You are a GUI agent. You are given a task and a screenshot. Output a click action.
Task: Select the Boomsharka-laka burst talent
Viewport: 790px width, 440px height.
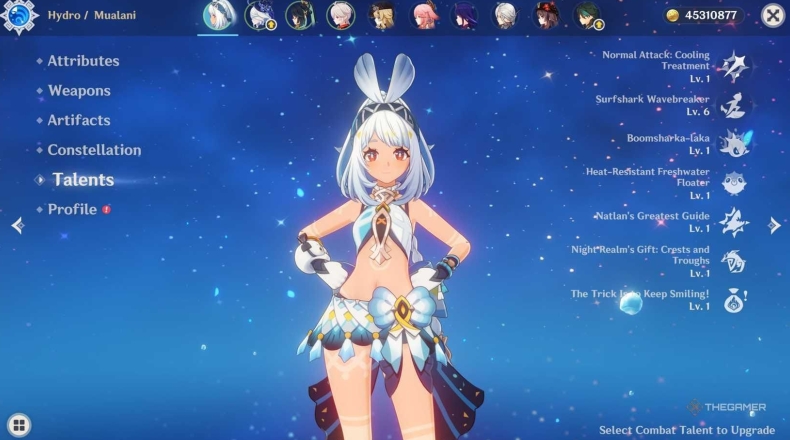point(733,143)
